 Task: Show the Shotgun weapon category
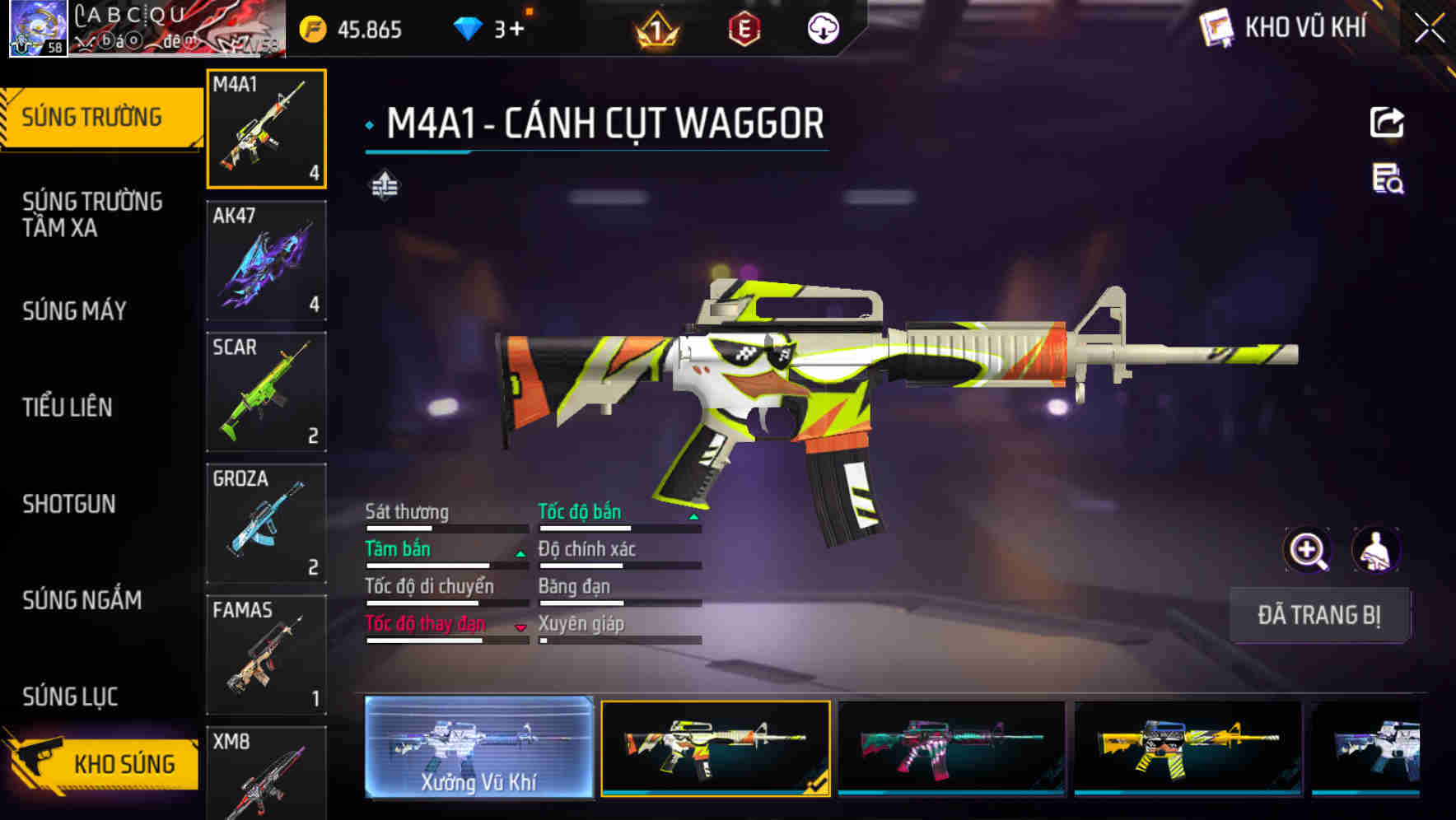pos(69,504)
